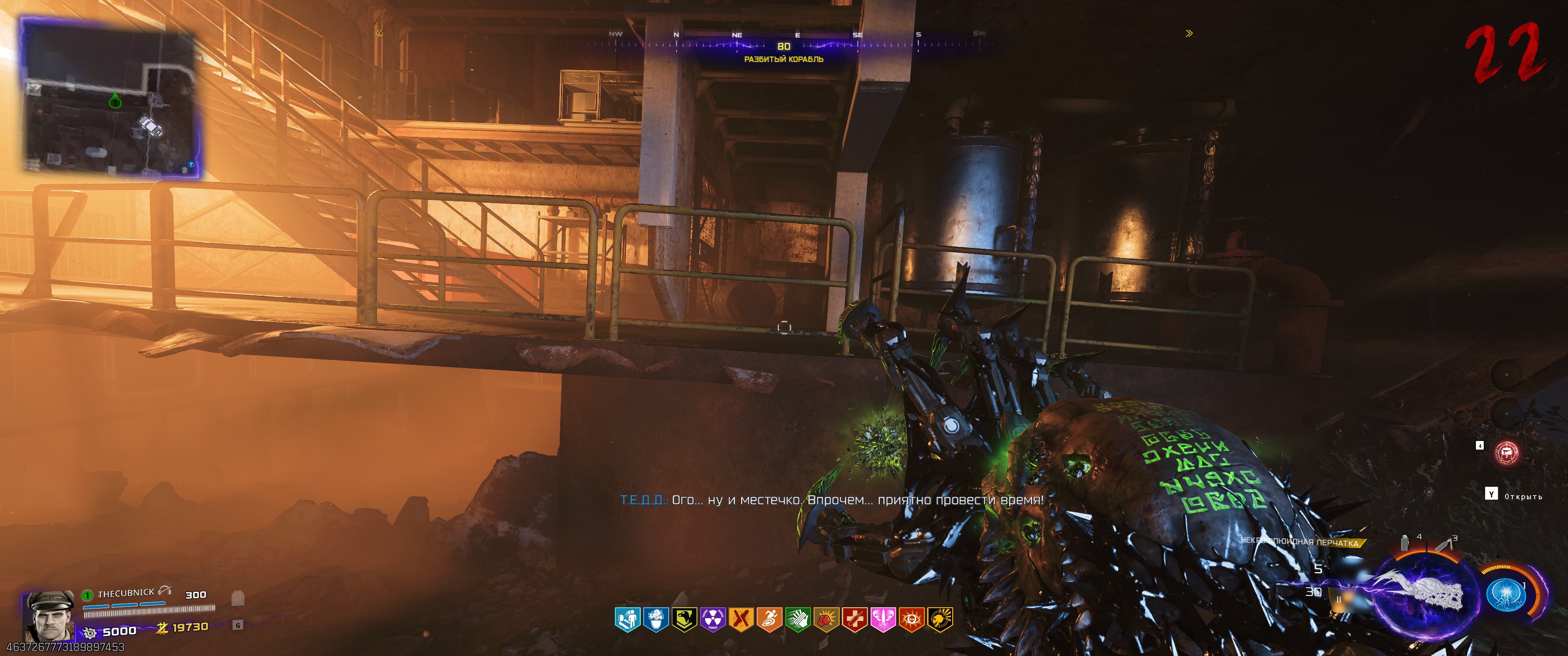Select the Melee Macchiato boxing glove perk
Screen dimensions: 1568x656
(x=826, y=620)
